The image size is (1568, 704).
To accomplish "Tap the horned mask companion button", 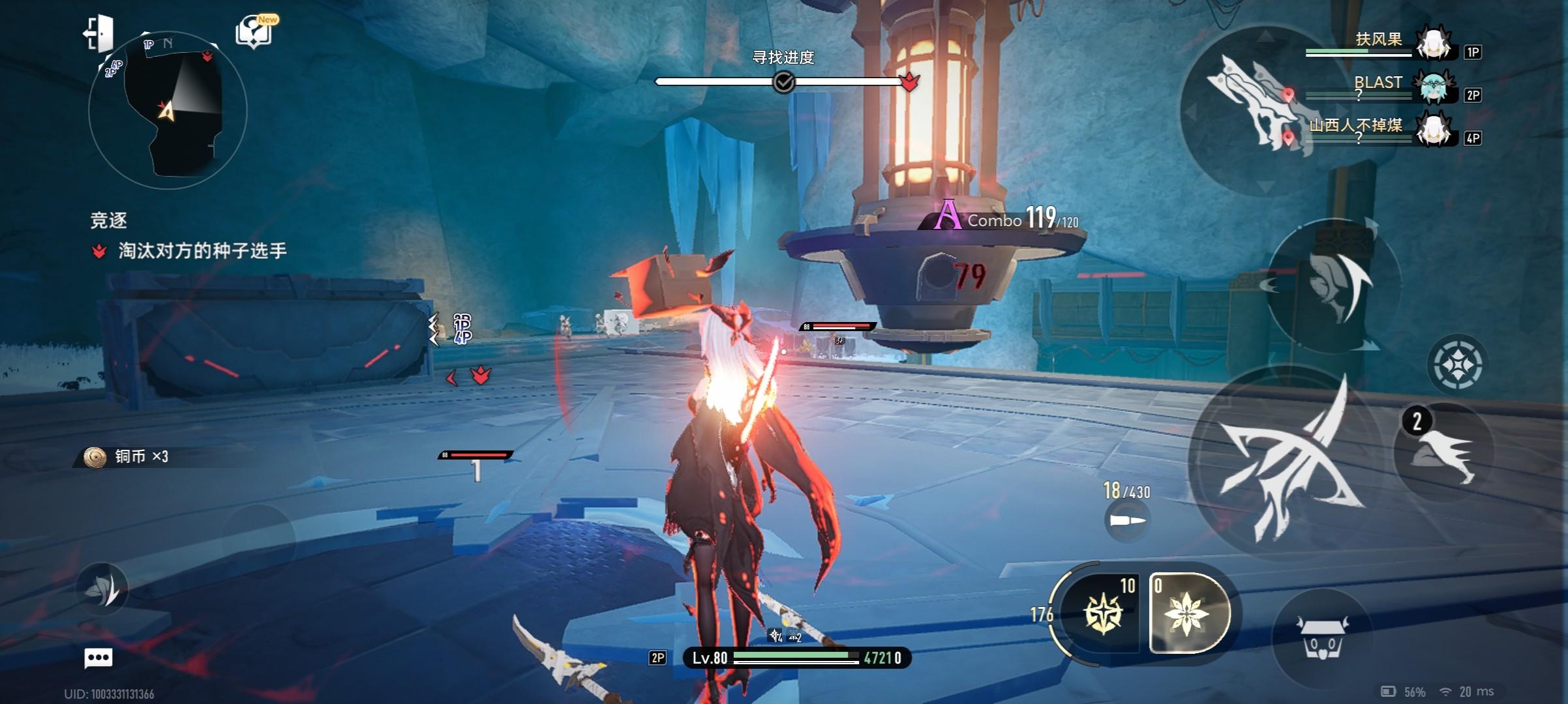I will pos(1323,638).
